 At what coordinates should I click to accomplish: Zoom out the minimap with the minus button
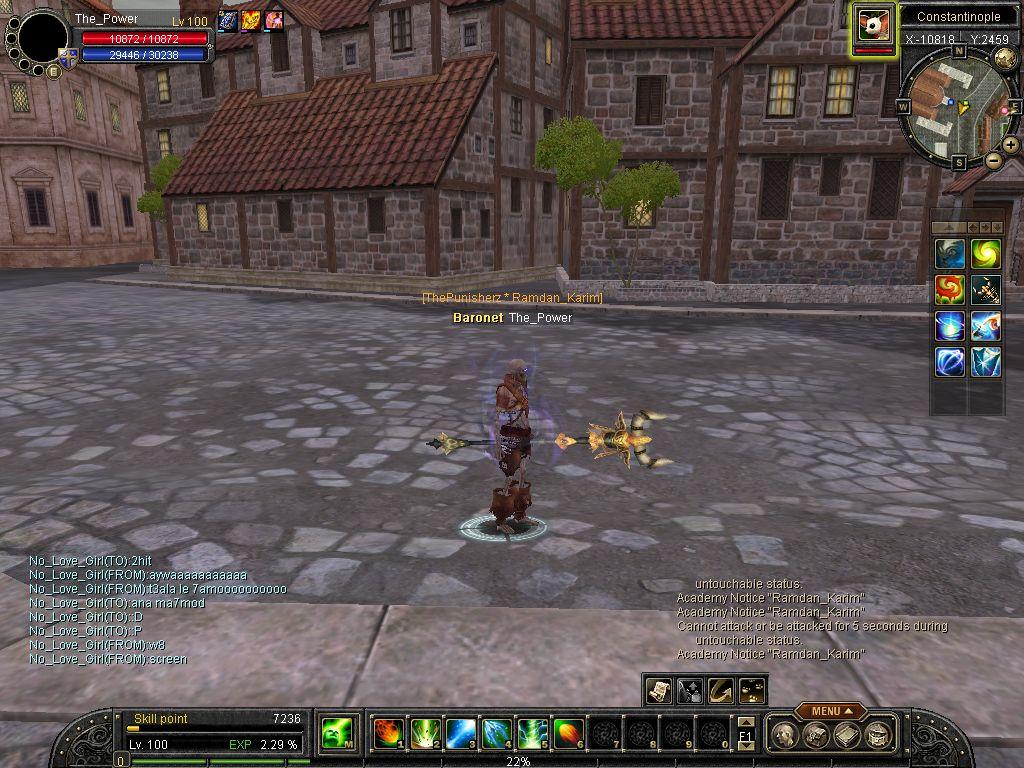tap(994, 161)
